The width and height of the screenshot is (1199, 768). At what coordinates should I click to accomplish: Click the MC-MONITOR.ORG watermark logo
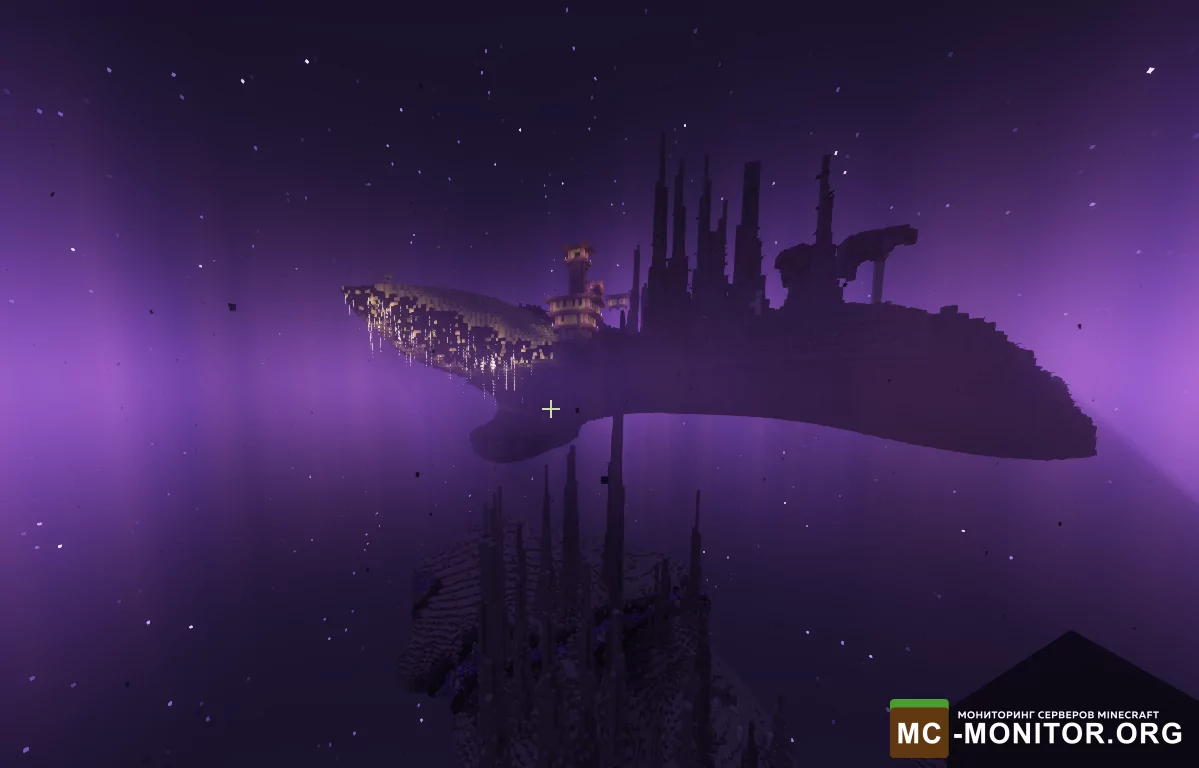tap(1036, 728)
